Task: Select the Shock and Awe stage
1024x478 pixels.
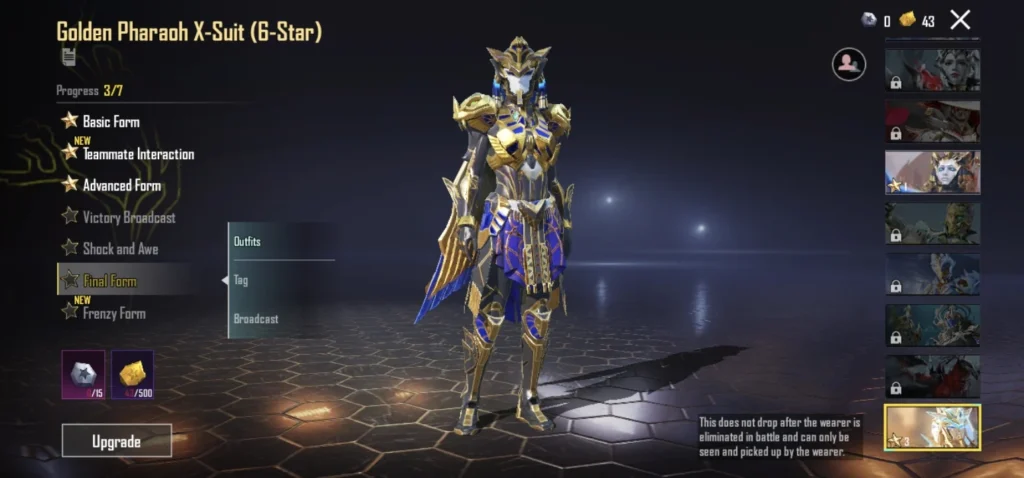Action: tap(119, 249)
